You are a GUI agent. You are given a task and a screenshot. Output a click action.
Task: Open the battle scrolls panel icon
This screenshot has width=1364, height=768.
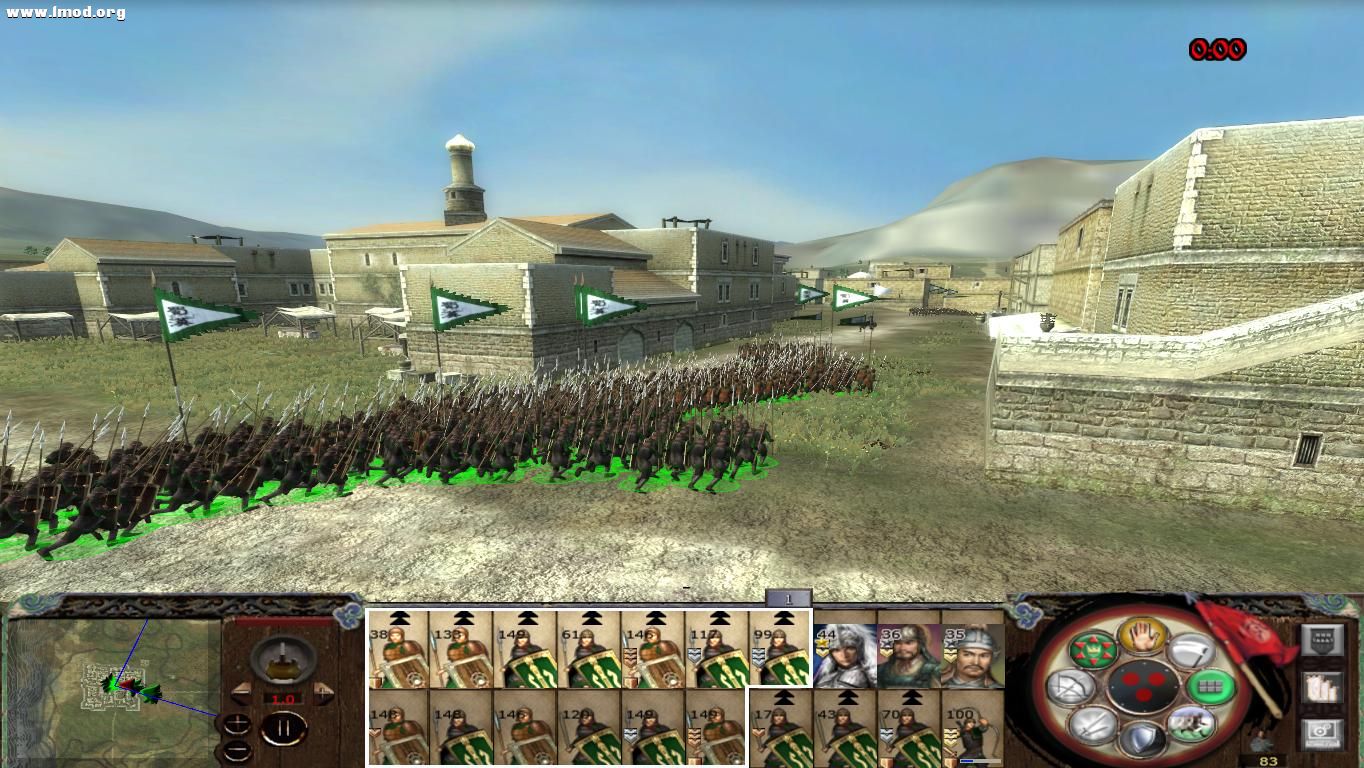coord(1321,689)
